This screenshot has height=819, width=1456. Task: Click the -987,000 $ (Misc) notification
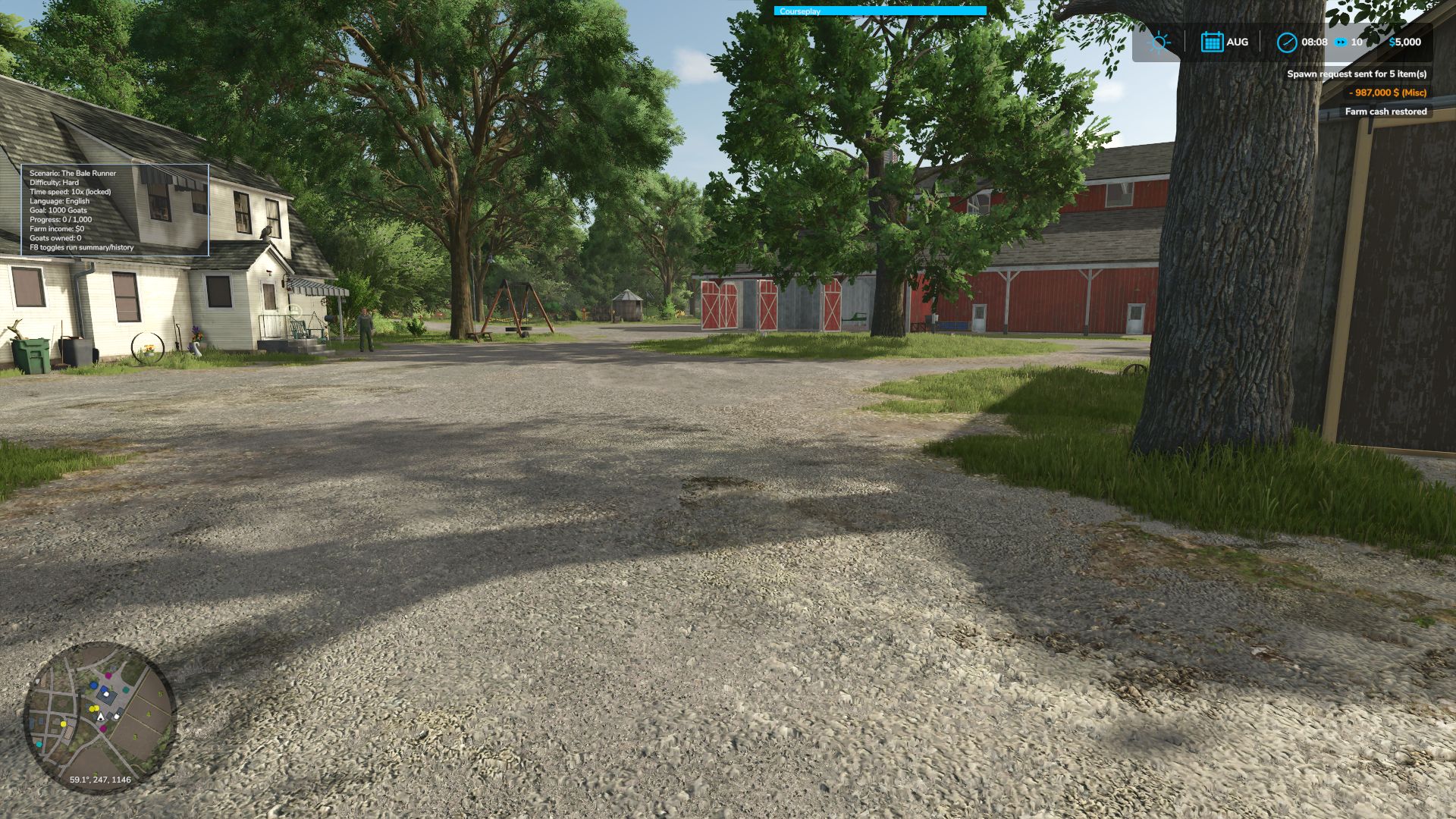pyautogui.click(x=1387, y=93)
